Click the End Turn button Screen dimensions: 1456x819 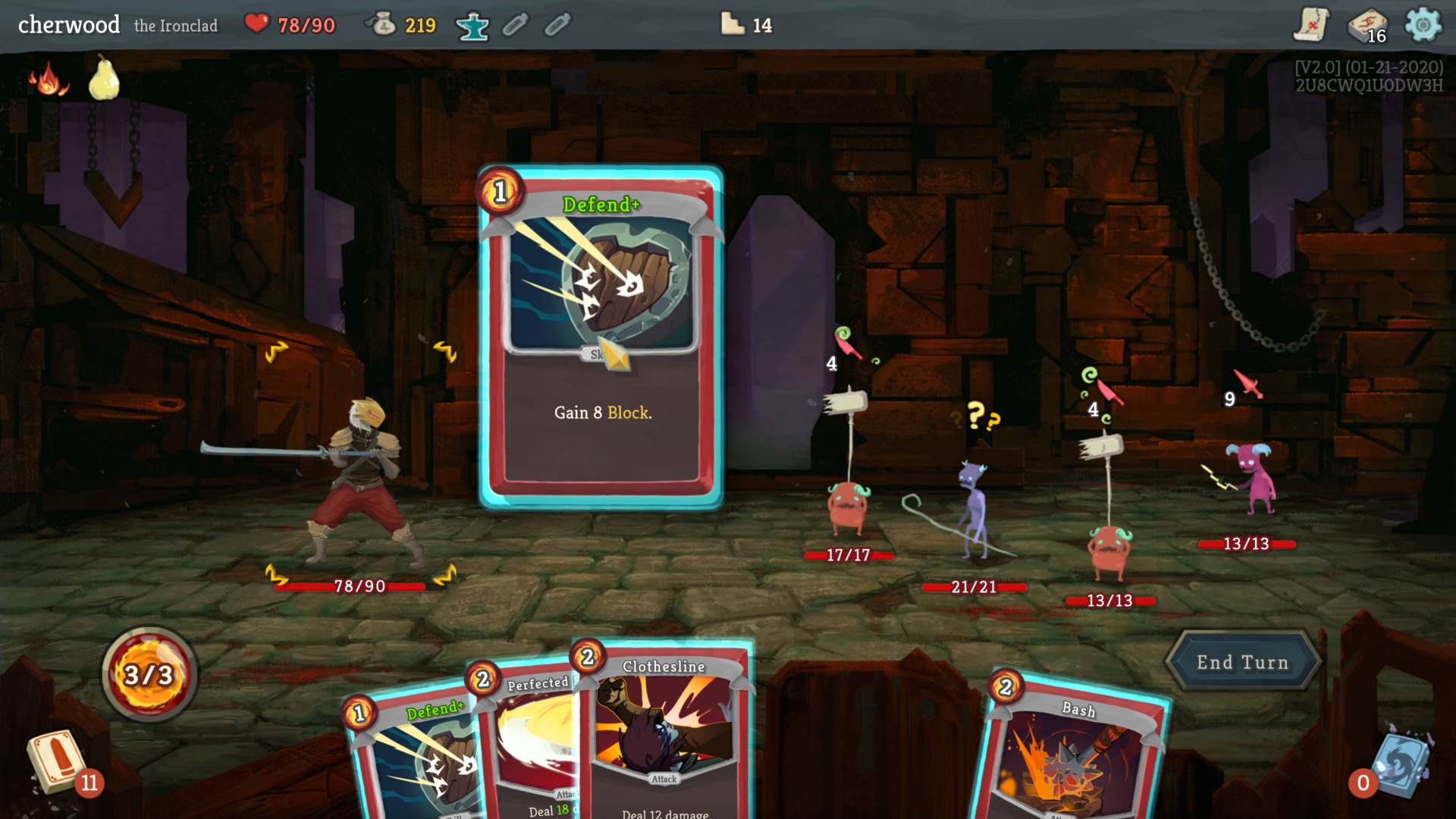[1242, 662]
